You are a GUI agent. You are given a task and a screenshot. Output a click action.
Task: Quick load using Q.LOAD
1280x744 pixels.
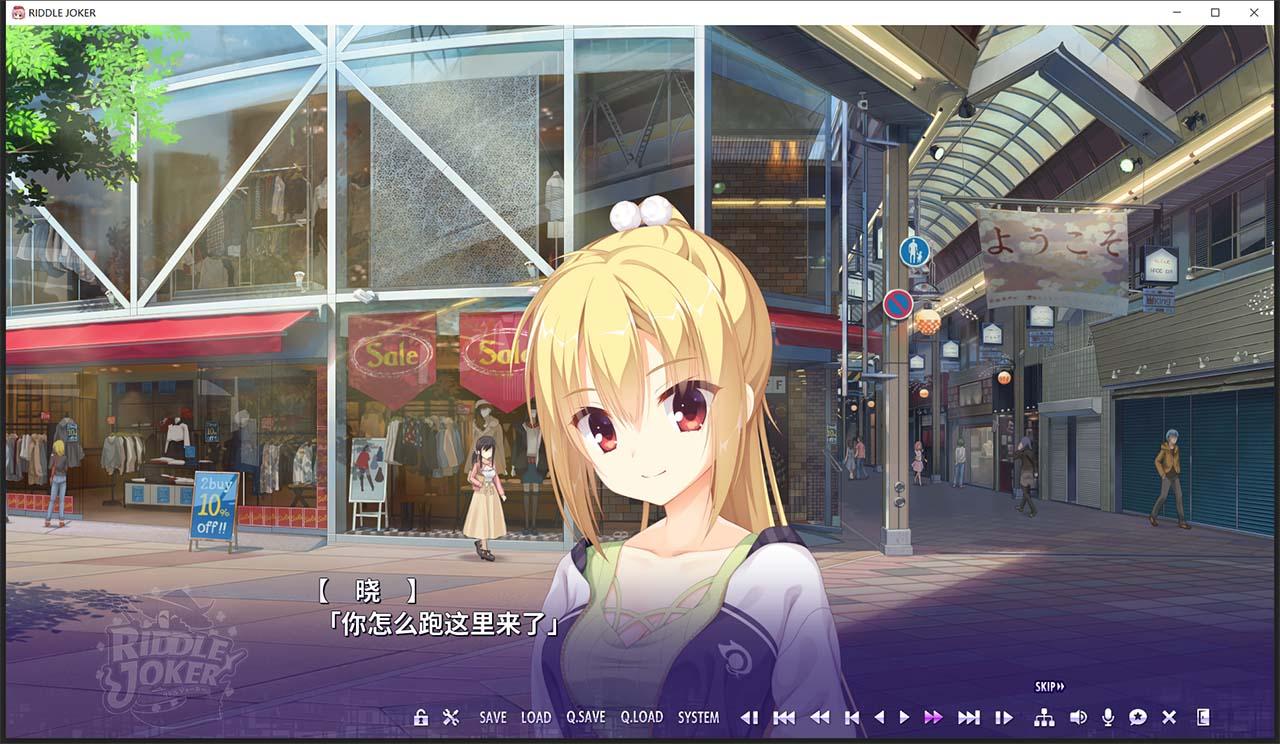641,717
